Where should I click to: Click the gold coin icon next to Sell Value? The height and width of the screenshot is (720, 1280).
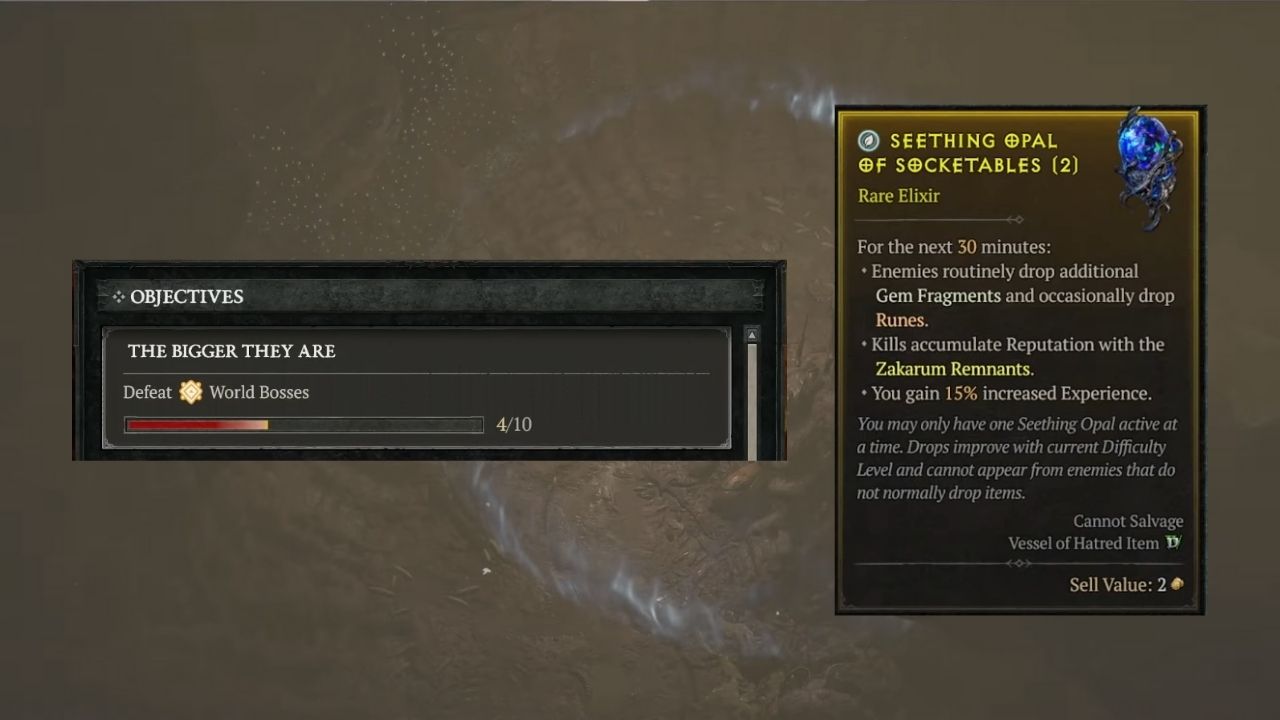coord(1176,585)
